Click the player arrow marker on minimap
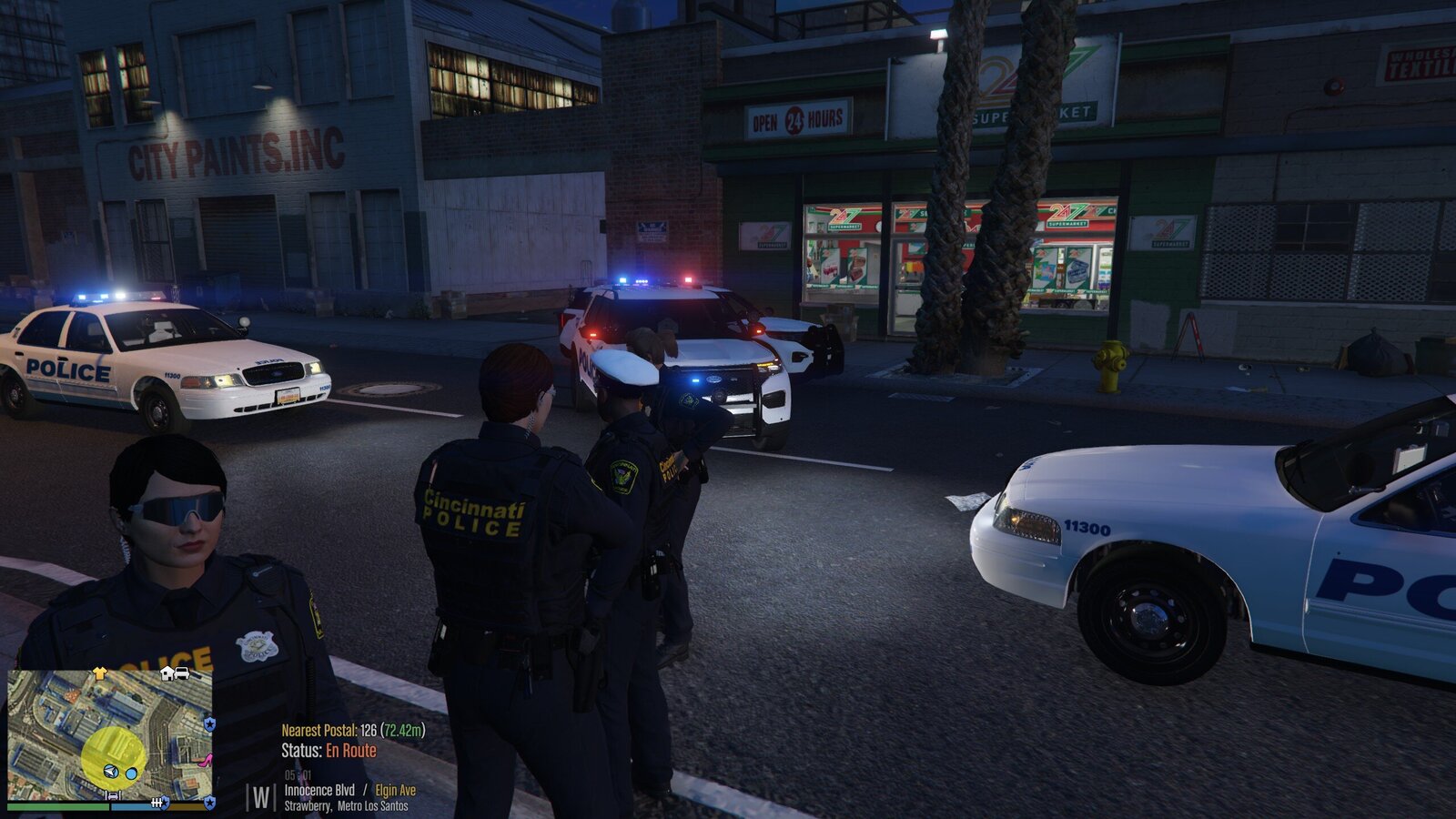Screen dimensions: 1456x819 [111, 772]
